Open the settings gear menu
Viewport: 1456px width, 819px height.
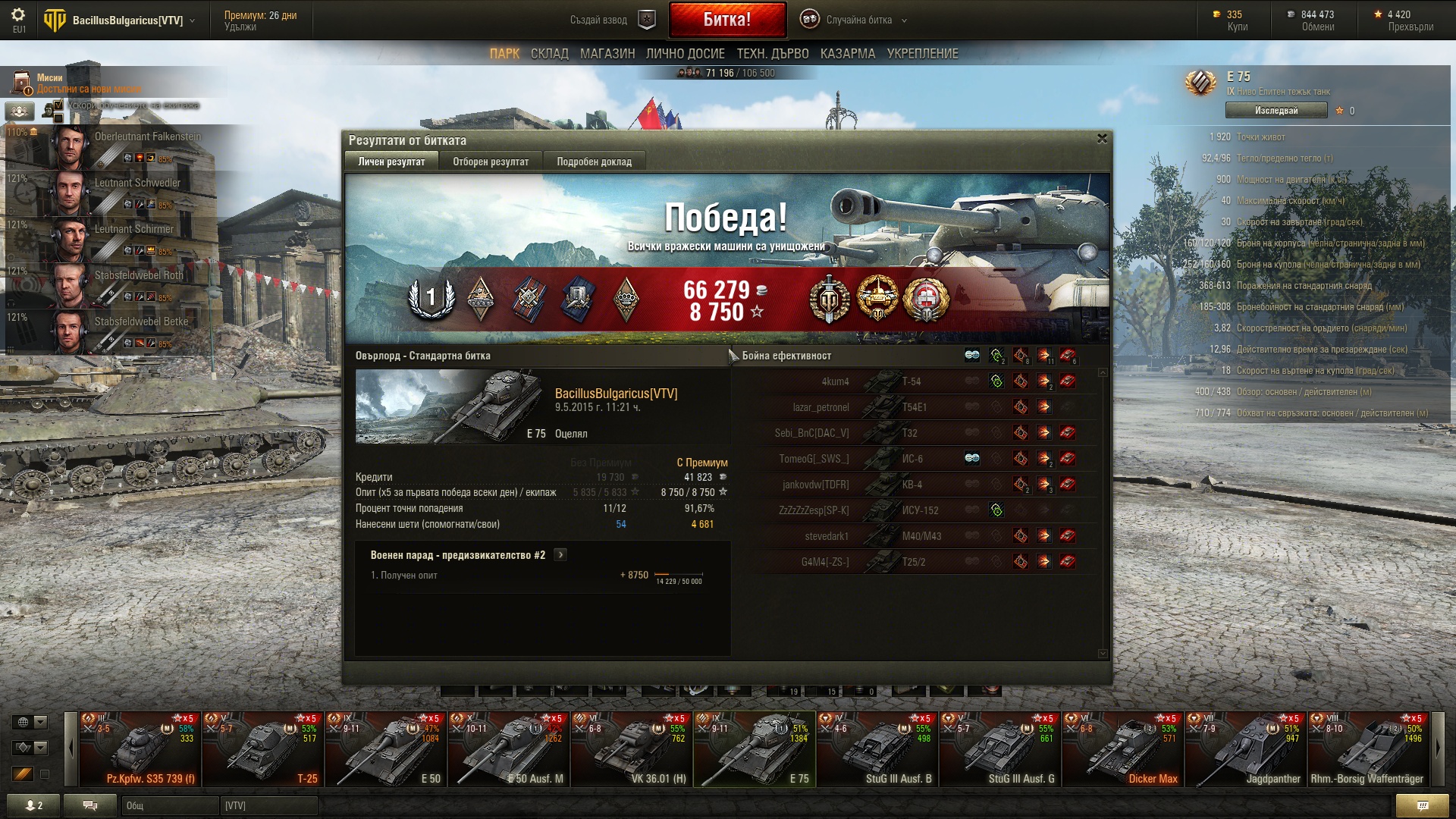pos(18,15)
